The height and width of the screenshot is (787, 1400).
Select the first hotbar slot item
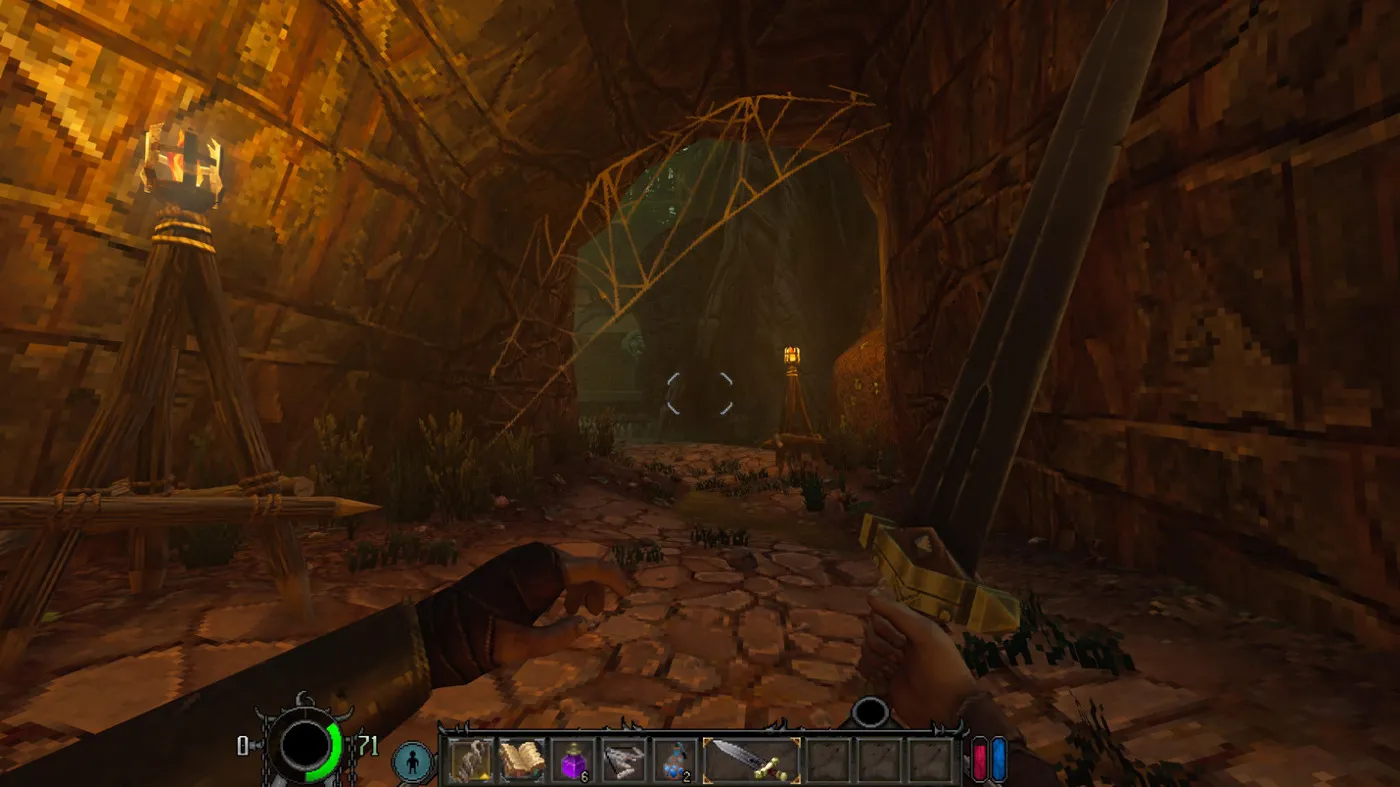(470, 761)
